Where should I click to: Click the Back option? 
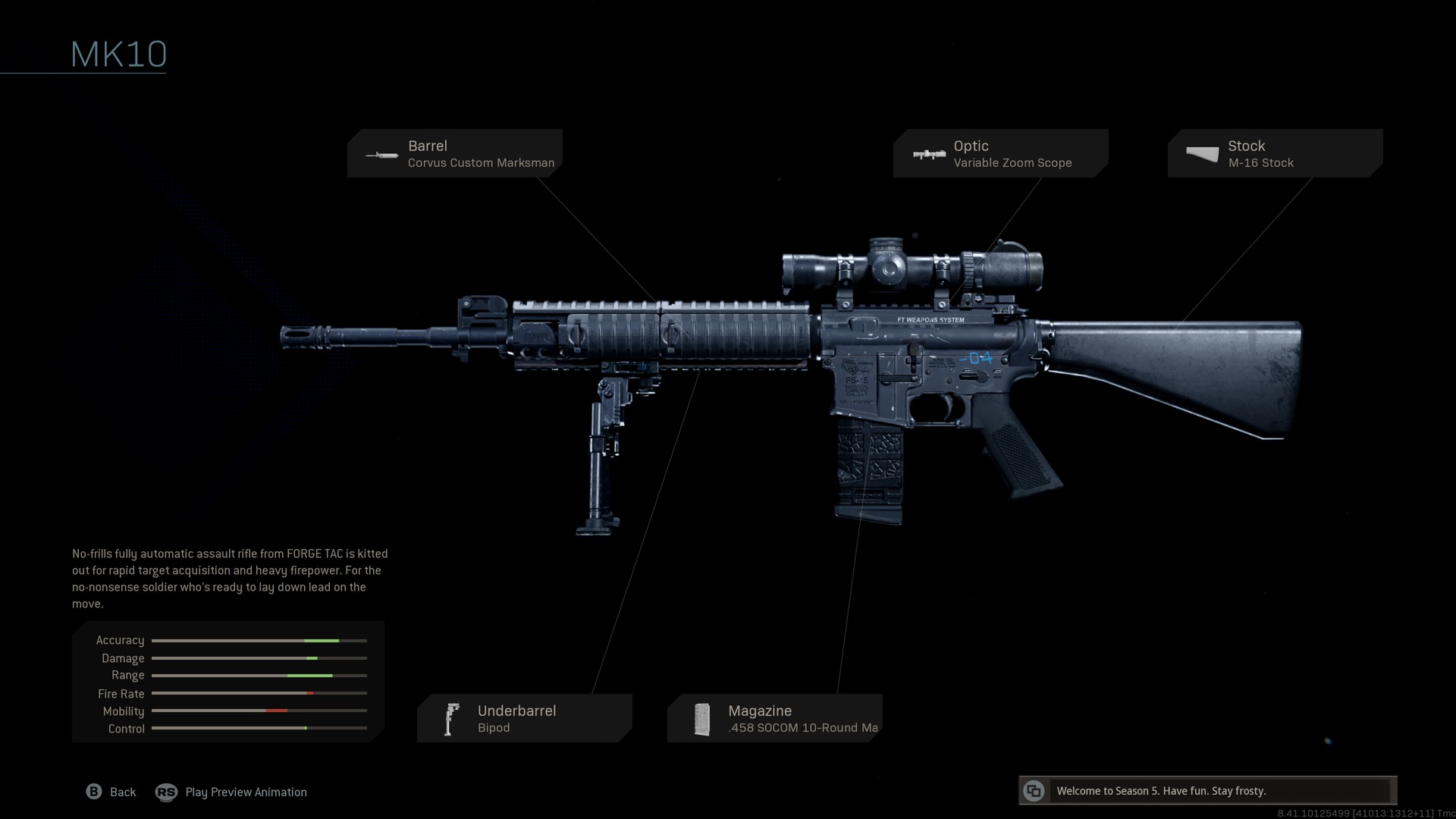click(111, 792)
